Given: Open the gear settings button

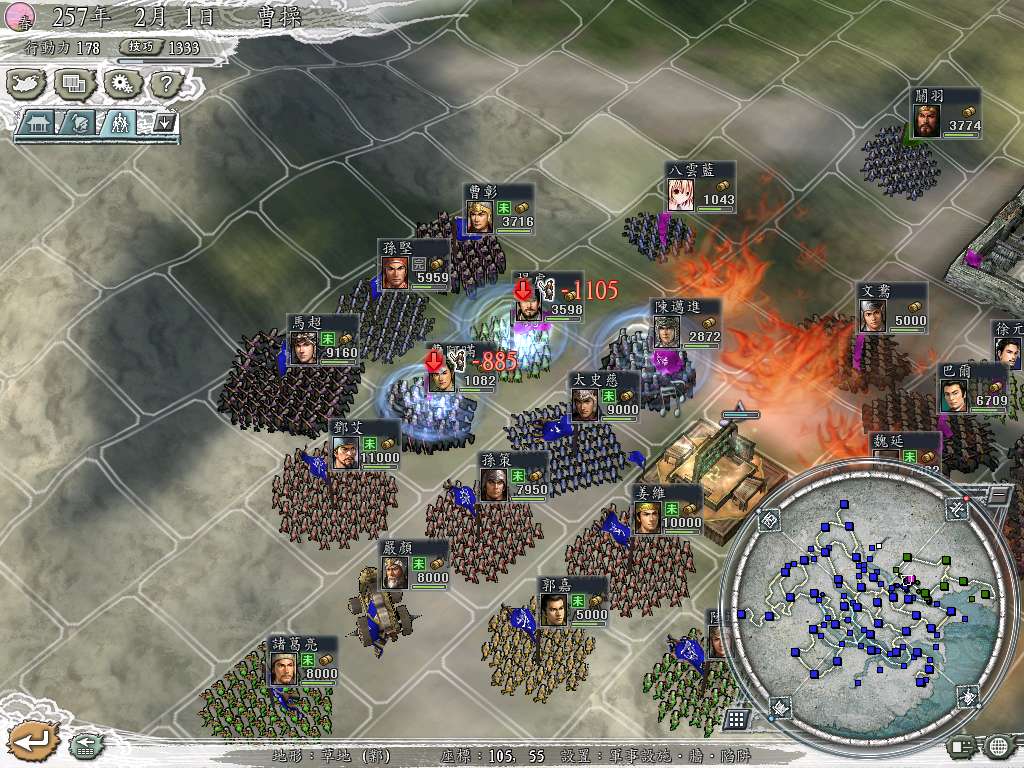Looking at the screenshot, I should click(121, 84).
